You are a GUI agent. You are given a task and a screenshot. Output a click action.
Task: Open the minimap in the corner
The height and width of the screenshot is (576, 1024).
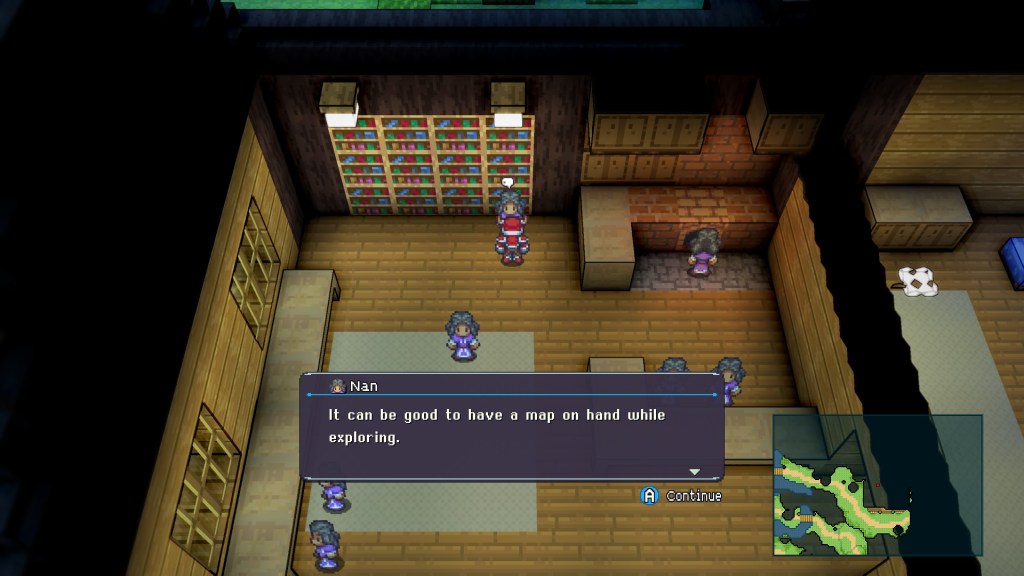(x=877, y=485)
